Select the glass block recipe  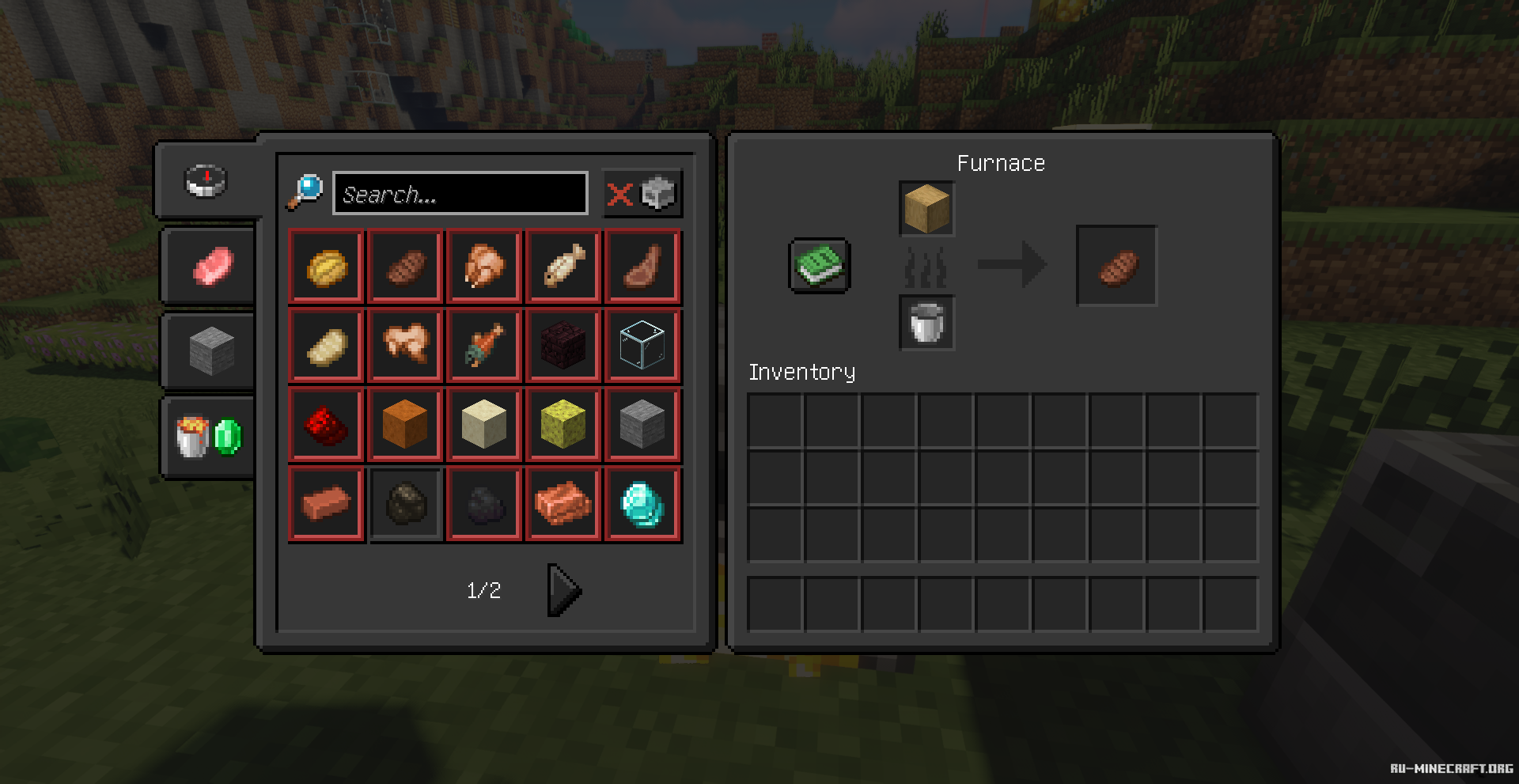pos(642,346)
